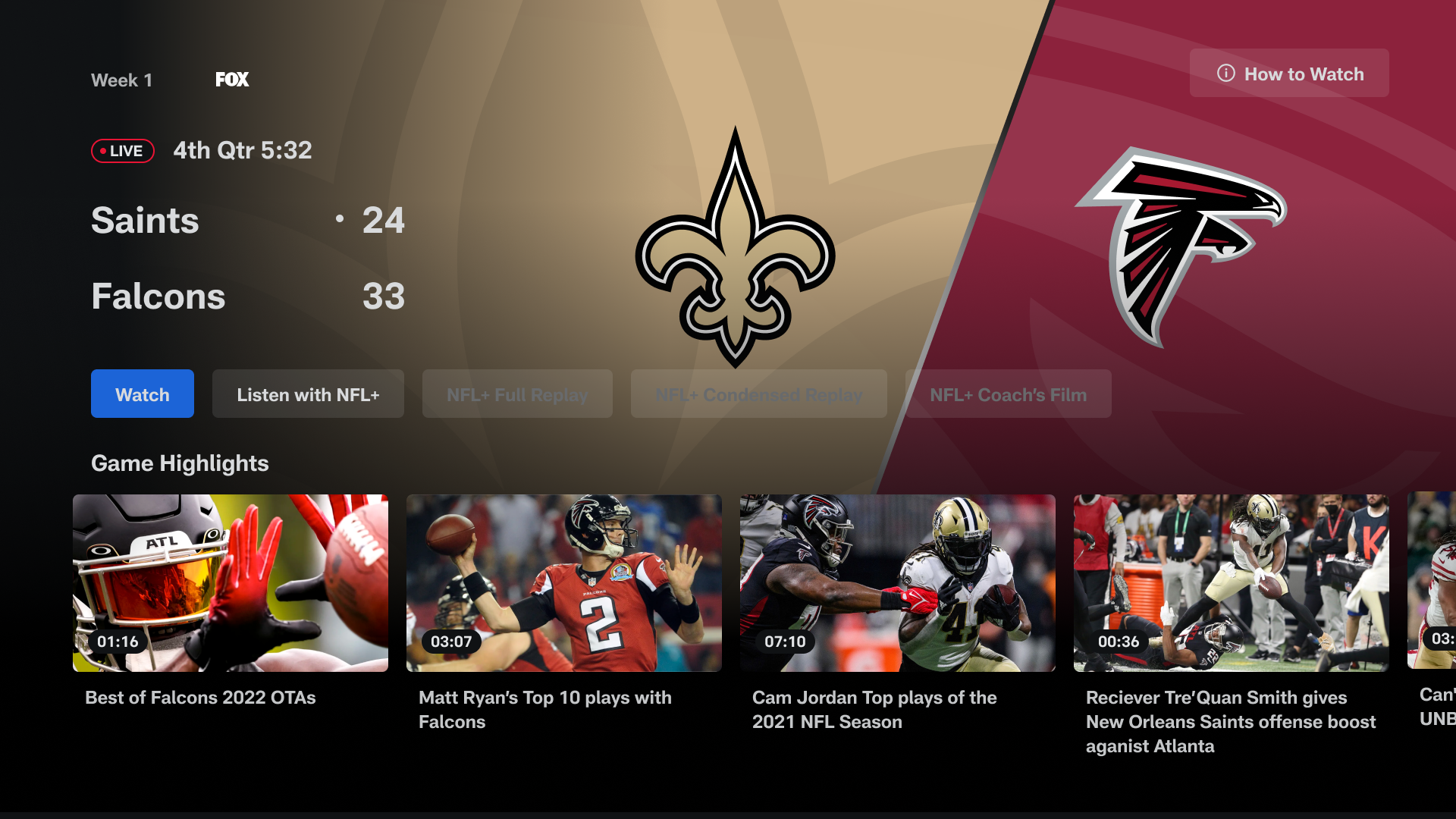
Task: Click the 07:10 duration badge on Cam Jordan clip
Action: point(785,641)
